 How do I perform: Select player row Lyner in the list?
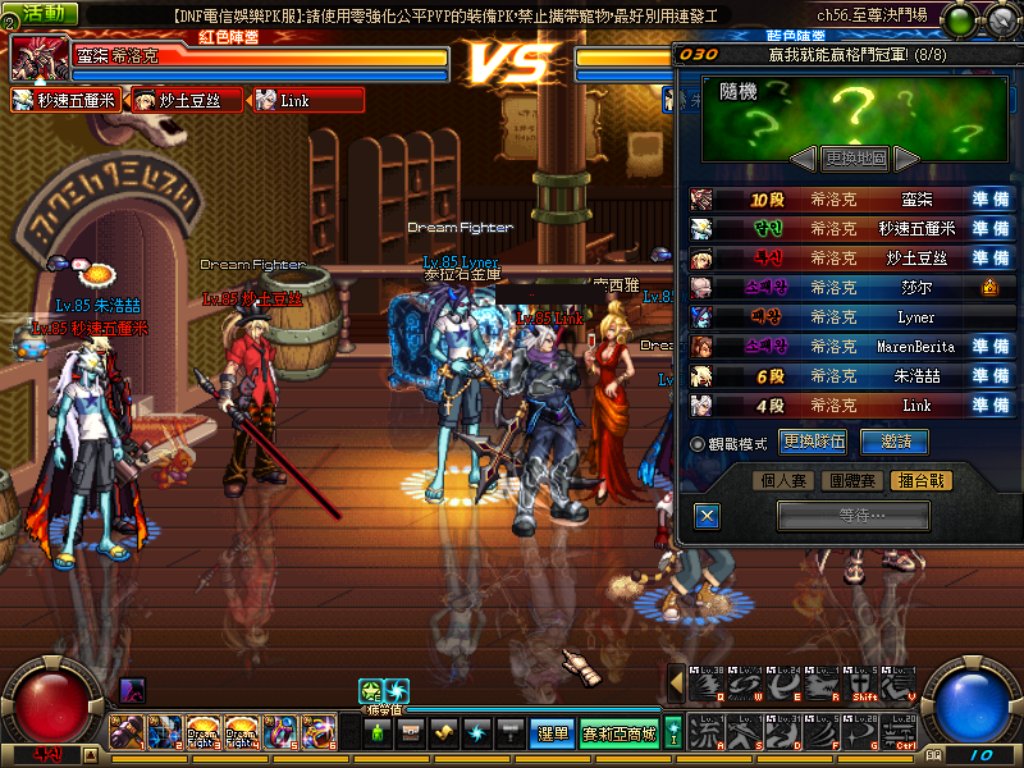pyautogui.click(x=852, y=317)
